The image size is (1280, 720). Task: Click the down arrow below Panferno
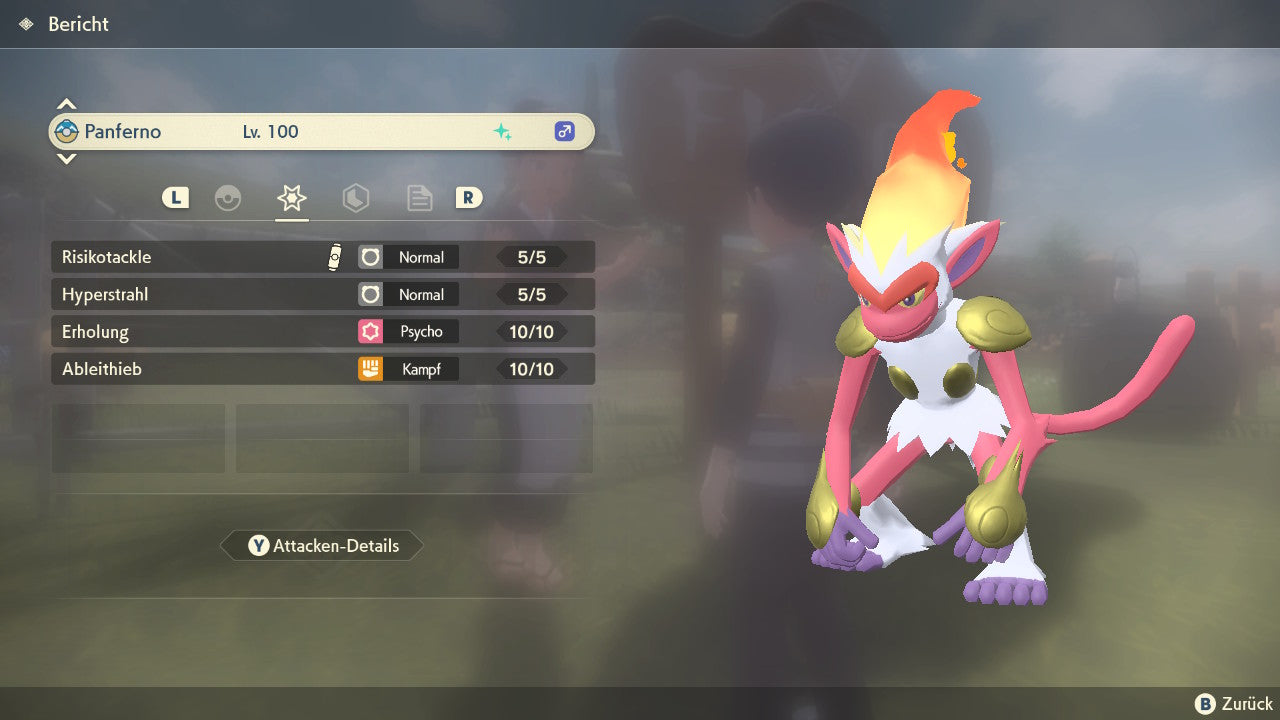pyautogui.click(x=66, y=158)
